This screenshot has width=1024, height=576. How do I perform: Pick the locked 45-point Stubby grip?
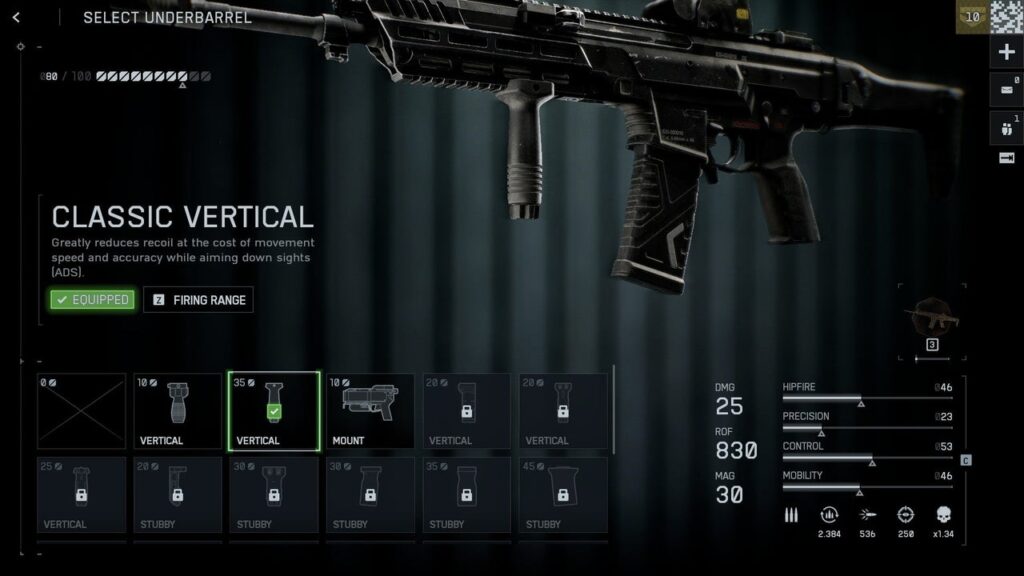tap(562, 495)
